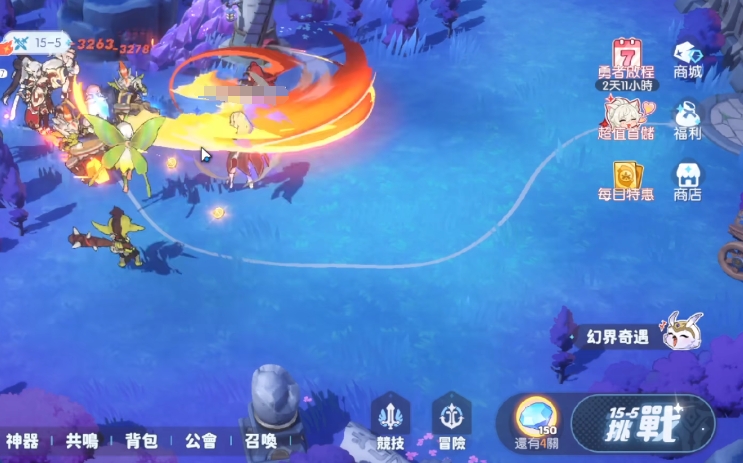Open the 每日特惠 daily deal
Image resolution: width=743 pixels, height=463 pixels.
(627, 180)
